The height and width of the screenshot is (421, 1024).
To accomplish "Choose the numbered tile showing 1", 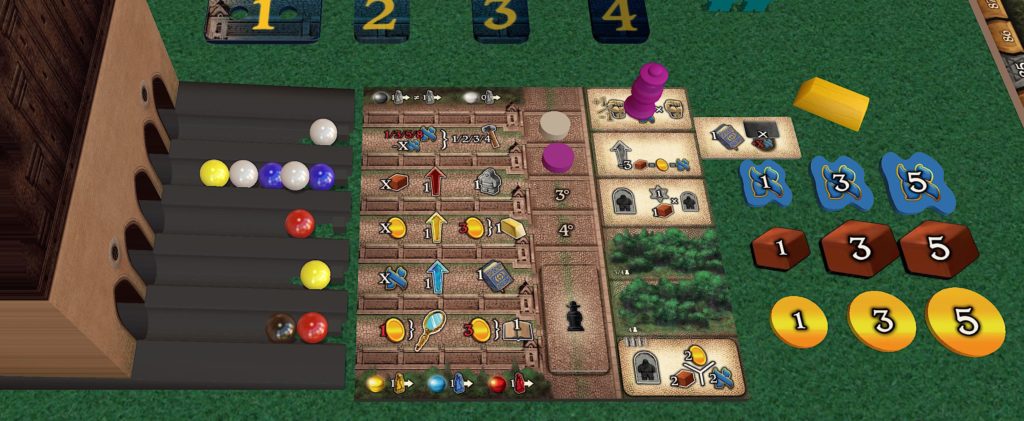I will tap(262, 18).
